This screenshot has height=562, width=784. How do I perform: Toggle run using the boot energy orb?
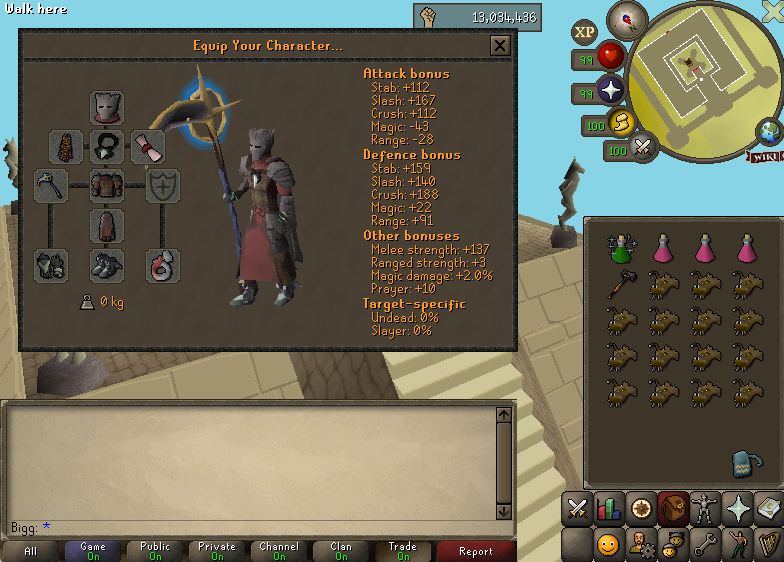pyautogui.click(x=622, y=124)
